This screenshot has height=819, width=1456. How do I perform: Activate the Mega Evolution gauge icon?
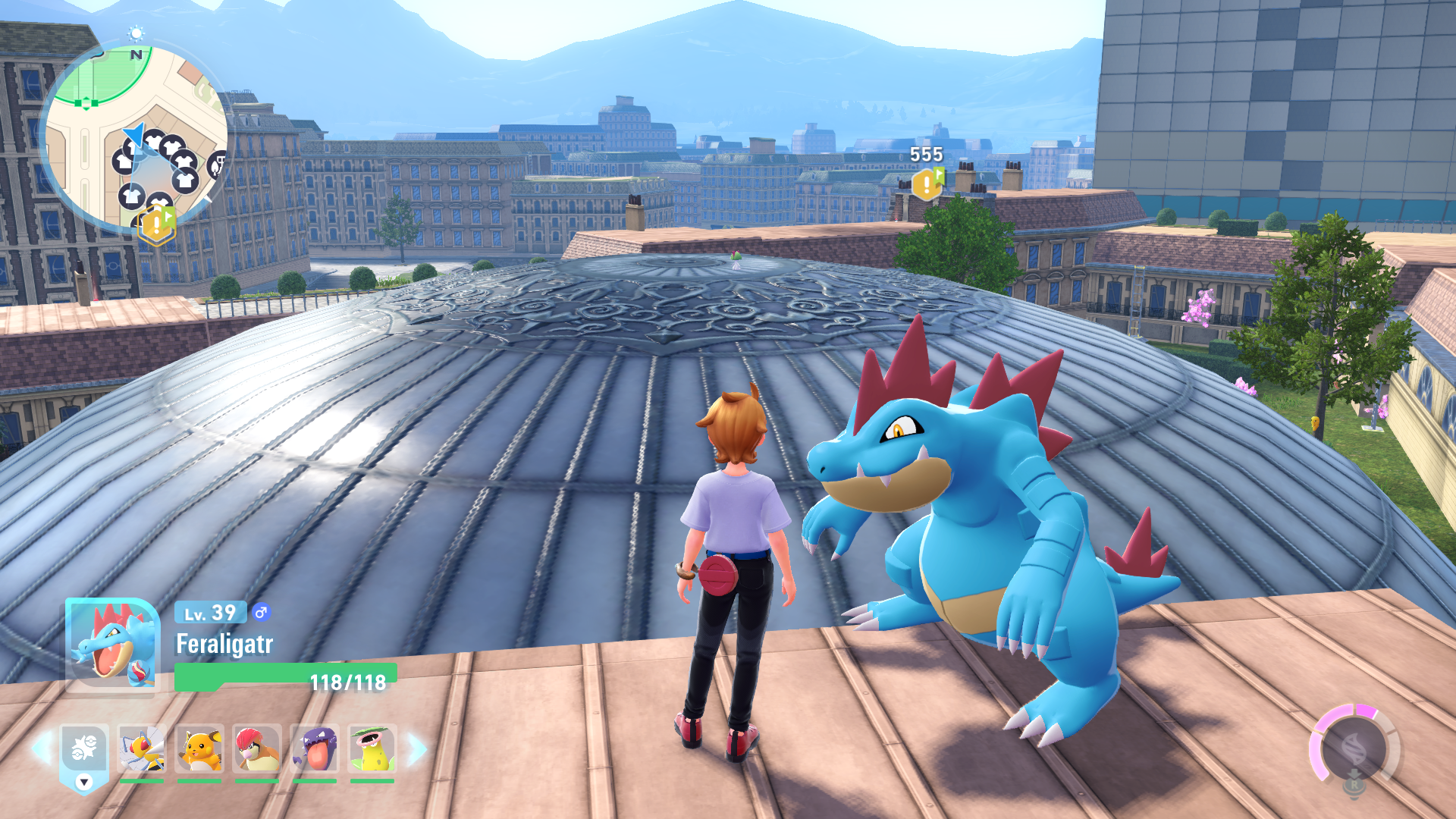click(x=1354, y=751)
